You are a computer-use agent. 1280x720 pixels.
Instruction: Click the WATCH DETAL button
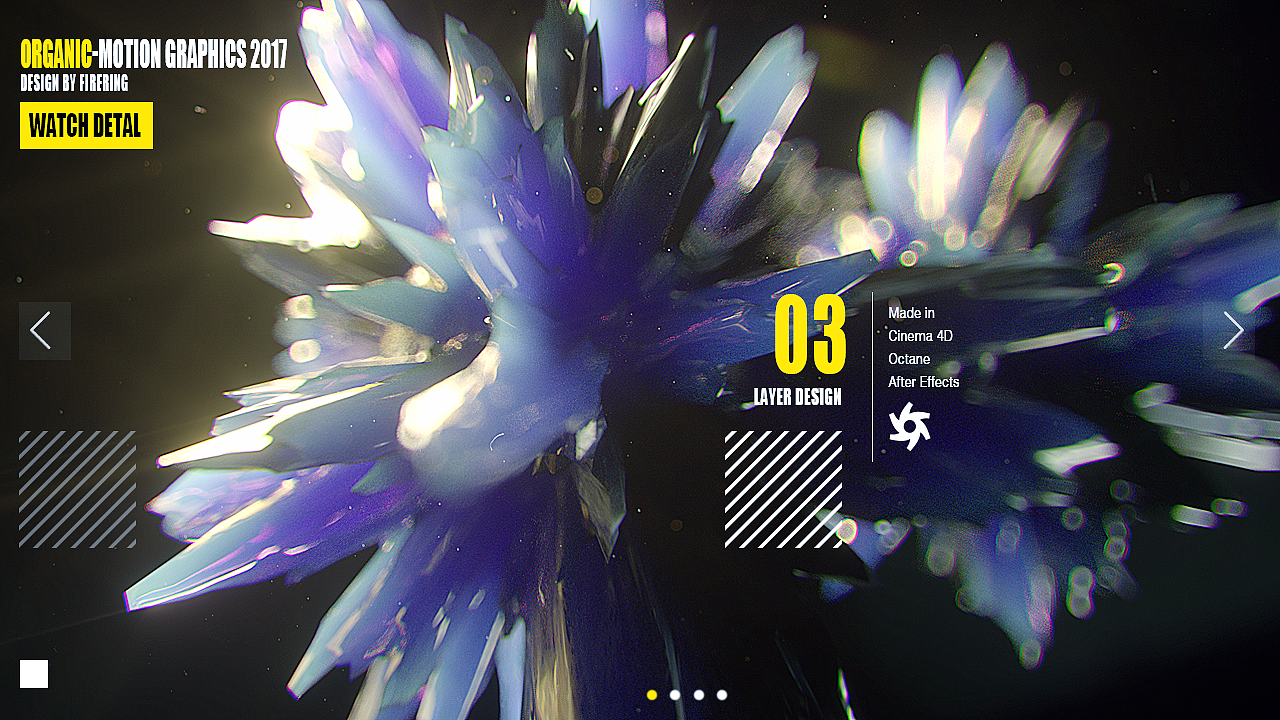pyautogui.click(x=86, y=126)
